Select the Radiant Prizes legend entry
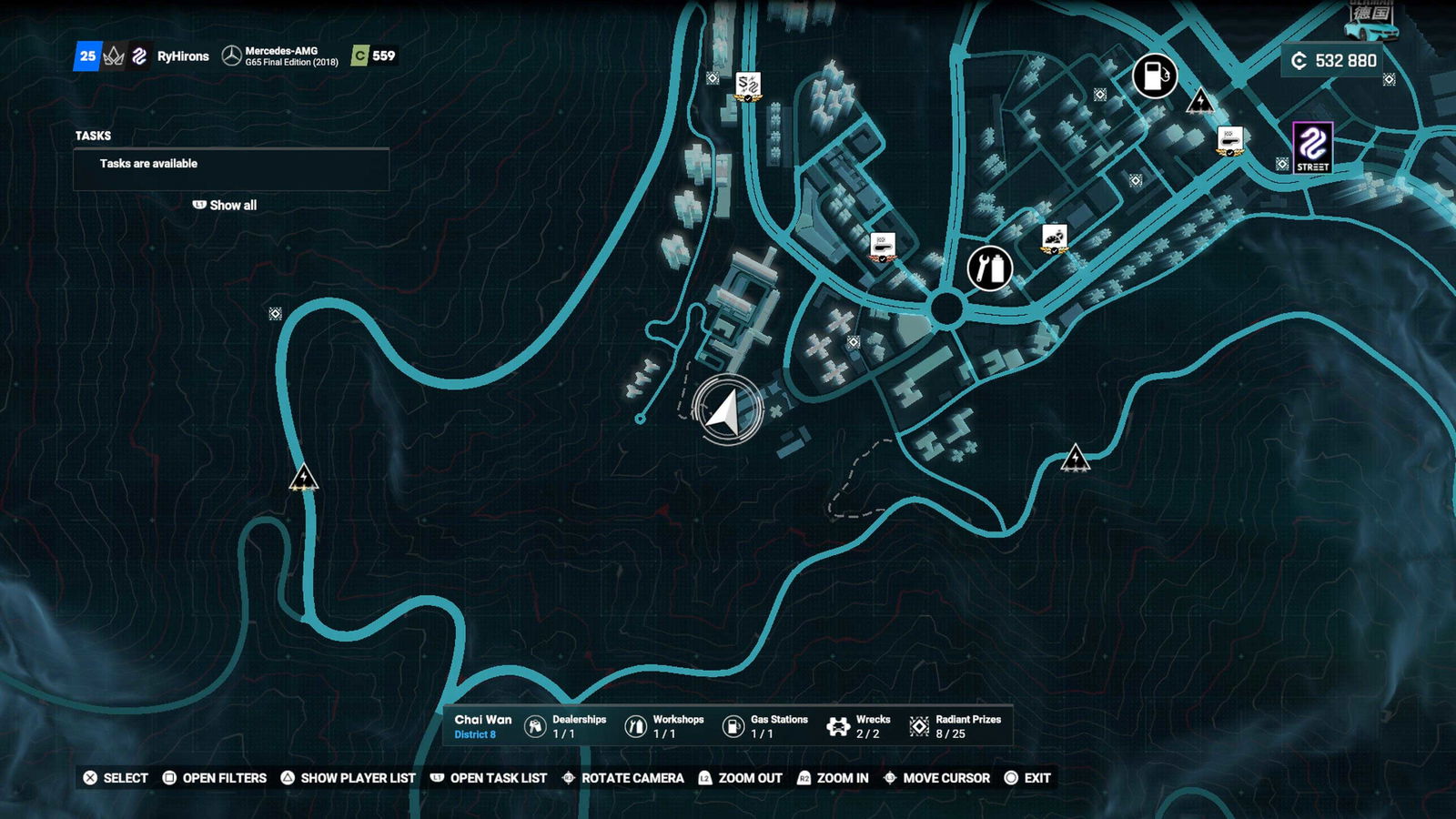1456x819 pixels. 955,726
